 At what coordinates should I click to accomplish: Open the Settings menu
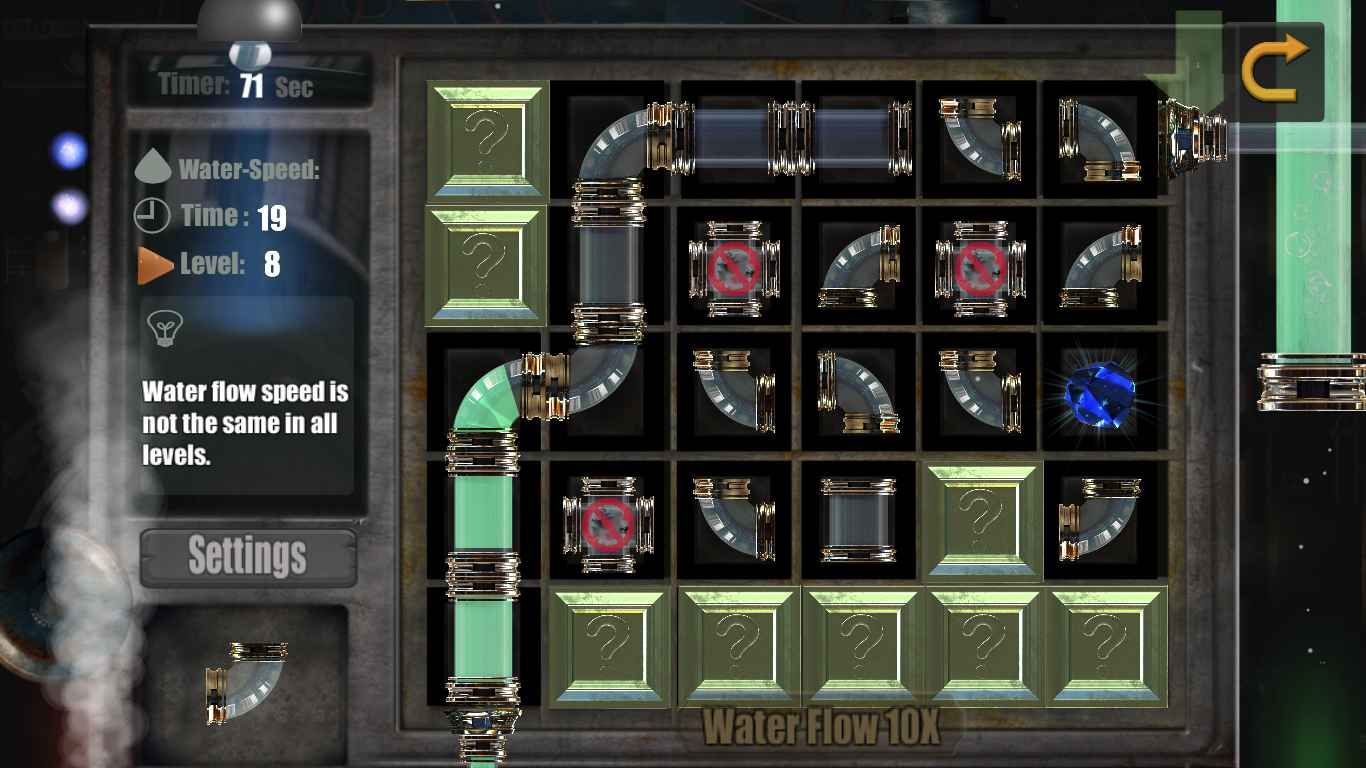coord(248,556)
